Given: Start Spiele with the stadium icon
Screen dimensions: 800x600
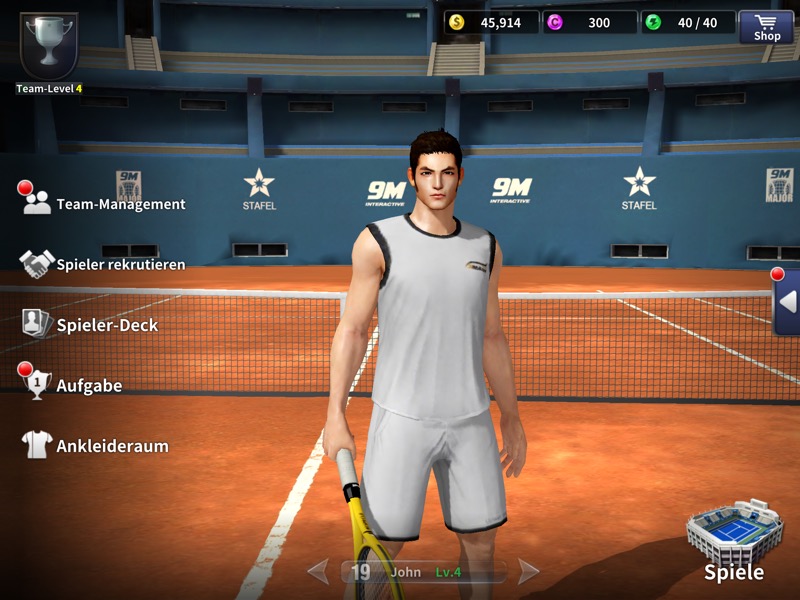Looking at the screenshot, I should point(734,540).
